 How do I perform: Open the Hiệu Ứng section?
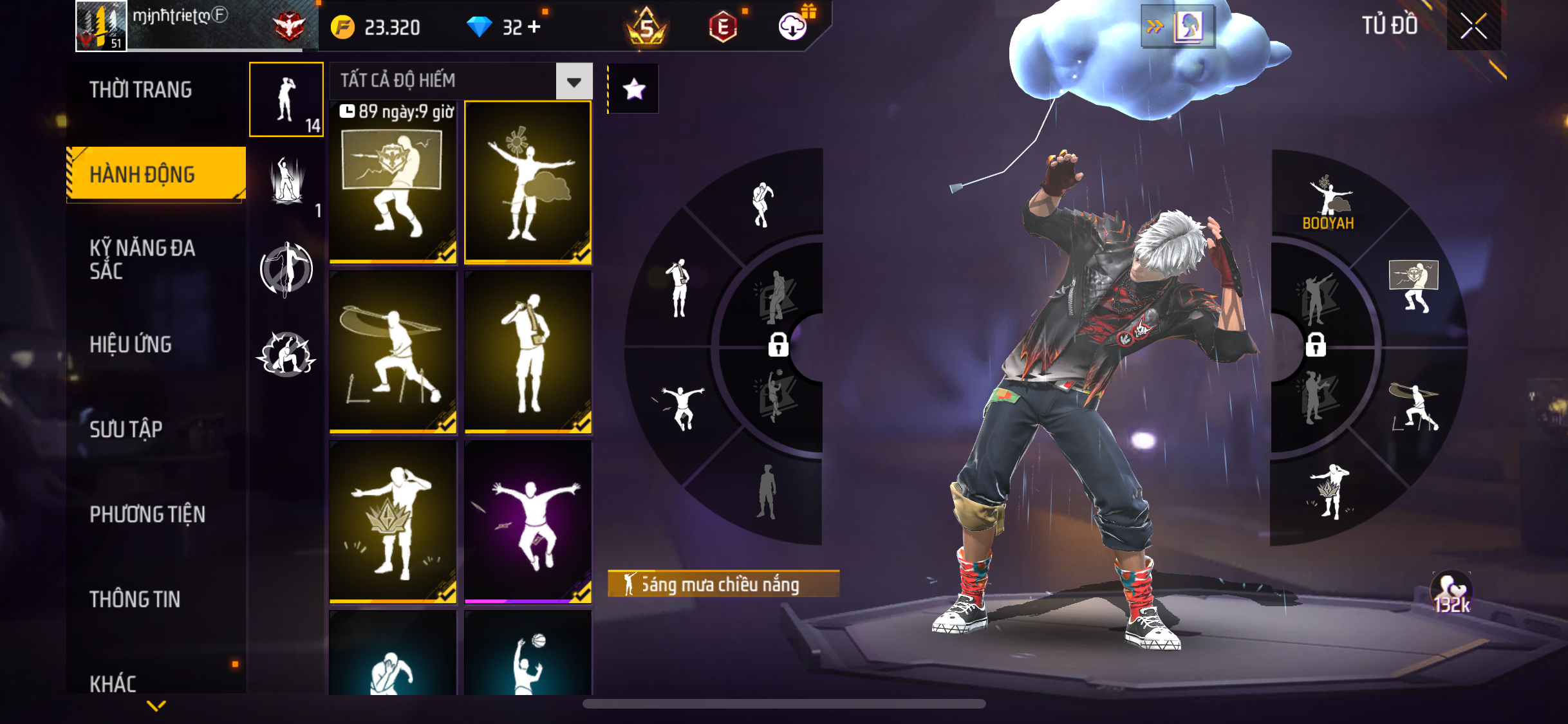coord(131,344)
